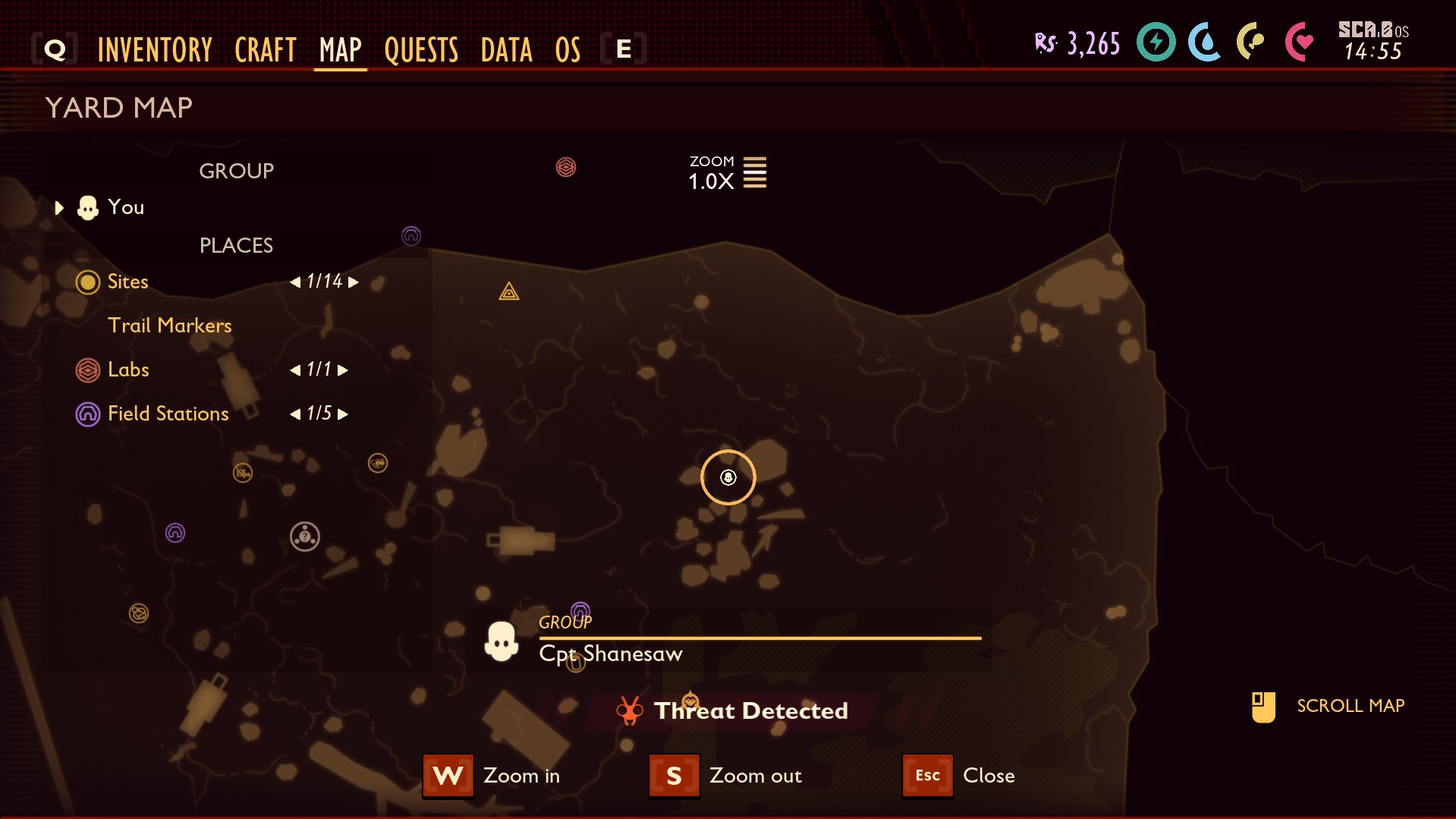
Task: Click the question mark marker on map
Action: 305,537
